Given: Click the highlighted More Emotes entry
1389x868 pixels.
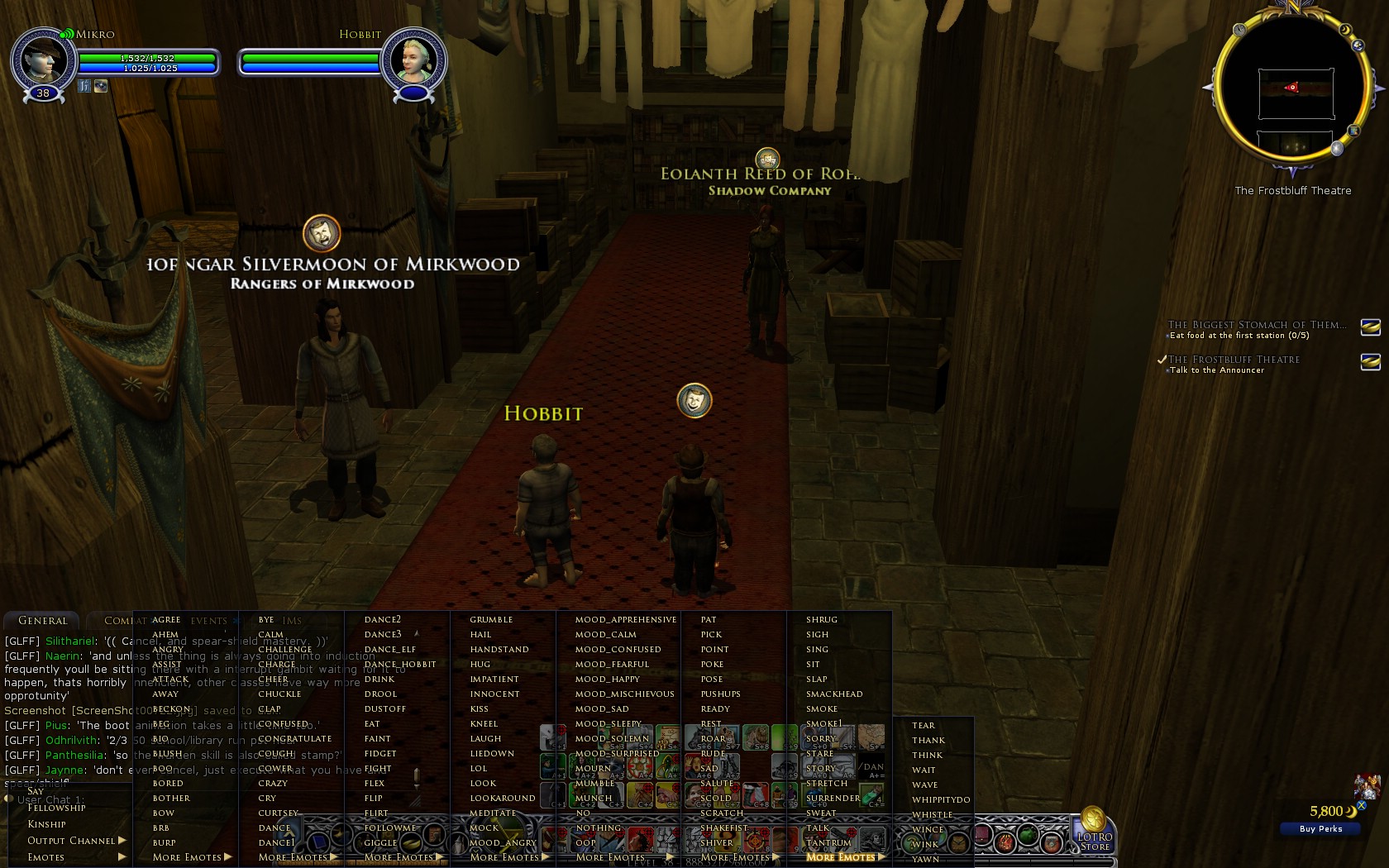Looking at the screenshot, I should tap(841, 857).
